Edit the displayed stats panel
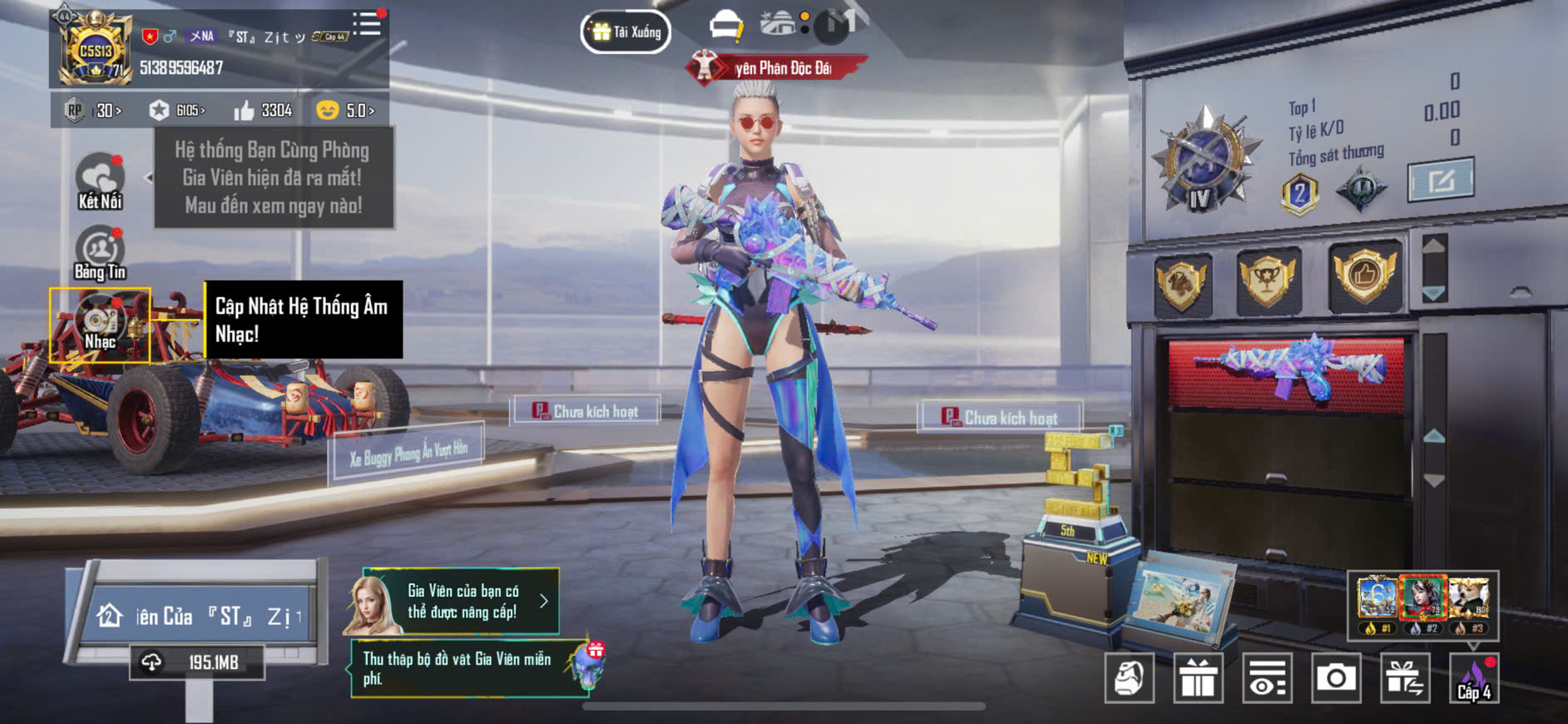Image resolution: width=1568 pixels, height=724 pixels. point(1440,180)
